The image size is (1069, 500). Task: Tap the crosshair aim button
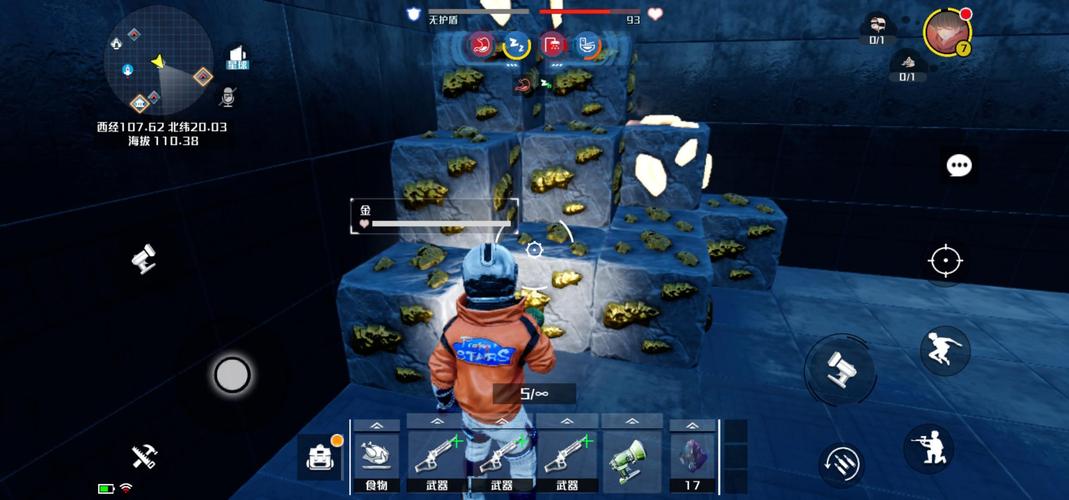[x=945, y=261]
